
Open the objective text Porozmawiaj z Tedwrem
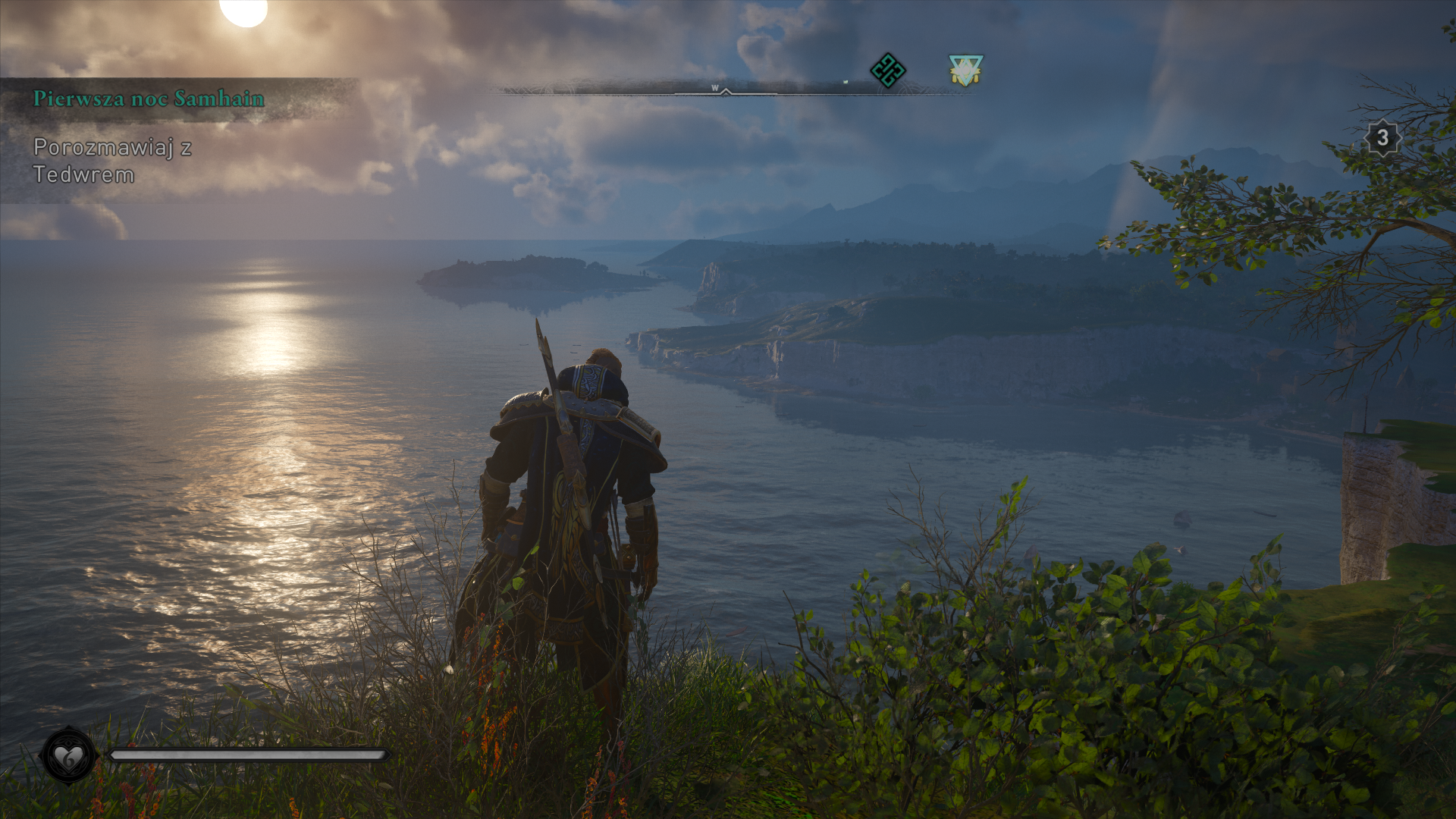pyautogui.click(x=112, y=161)
